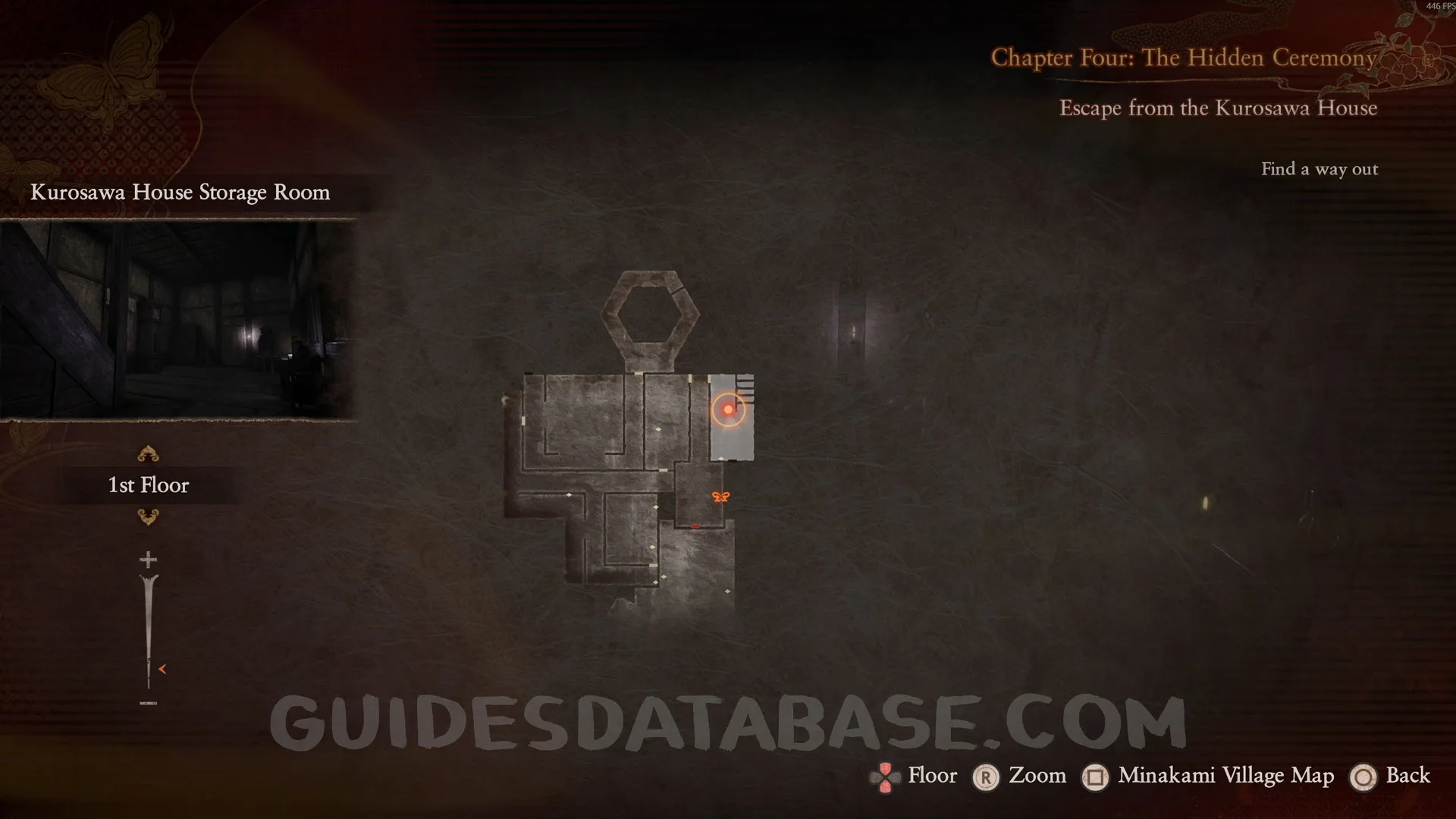Open the Storage Room preview thumbnail
1456x819 pixels.
pos(178,318)
